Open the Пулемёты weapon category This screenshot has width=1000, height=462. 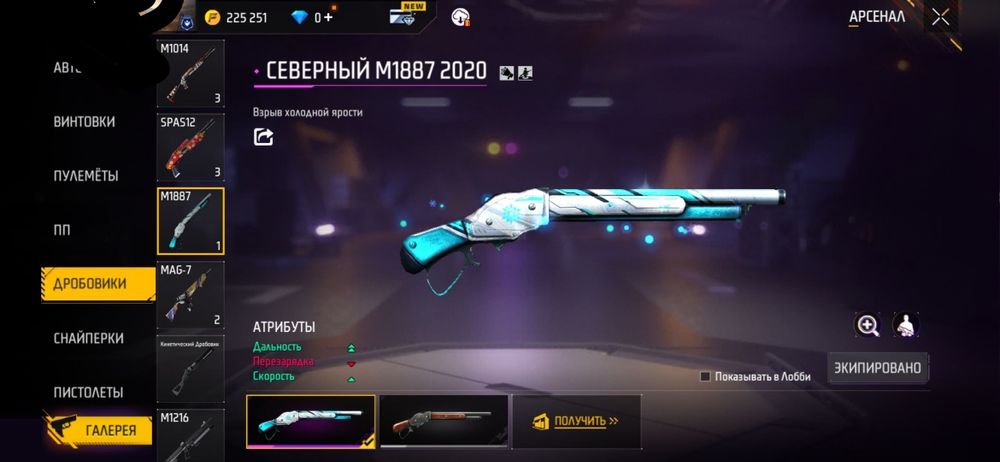(x=86, y=176)
